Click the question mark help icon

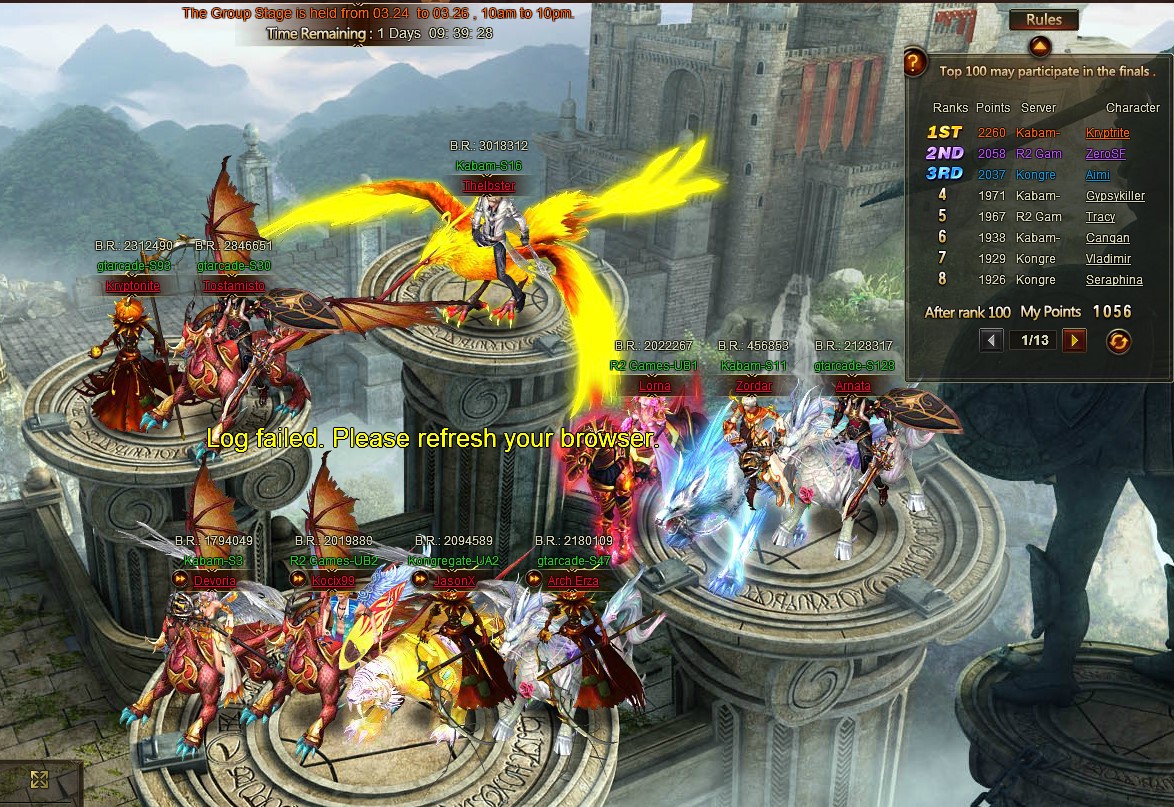(x=915, y=64)
